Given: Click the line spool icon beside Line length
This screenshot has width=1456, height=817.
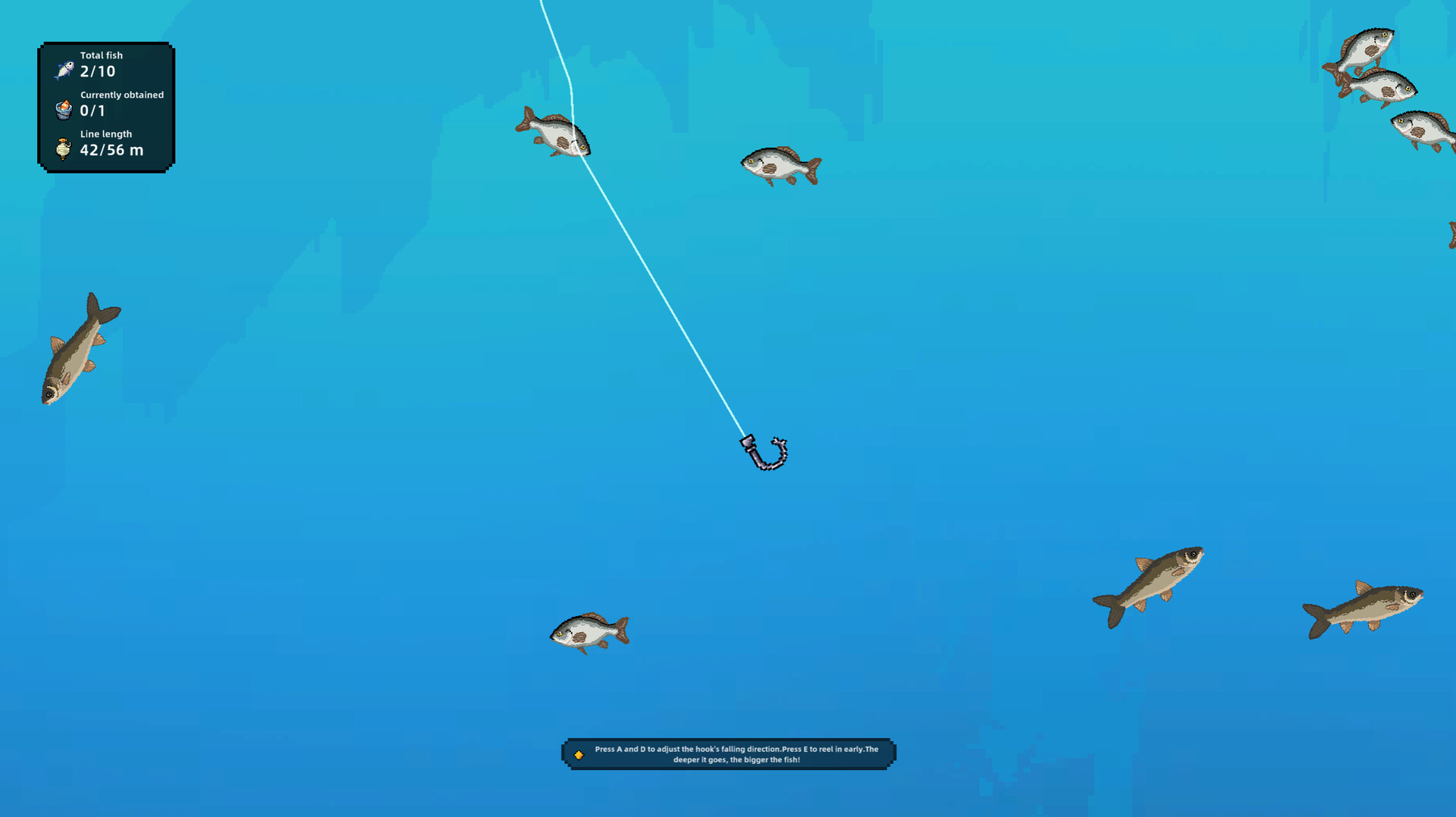Looking at the screenshot, I should coord(64,147).
